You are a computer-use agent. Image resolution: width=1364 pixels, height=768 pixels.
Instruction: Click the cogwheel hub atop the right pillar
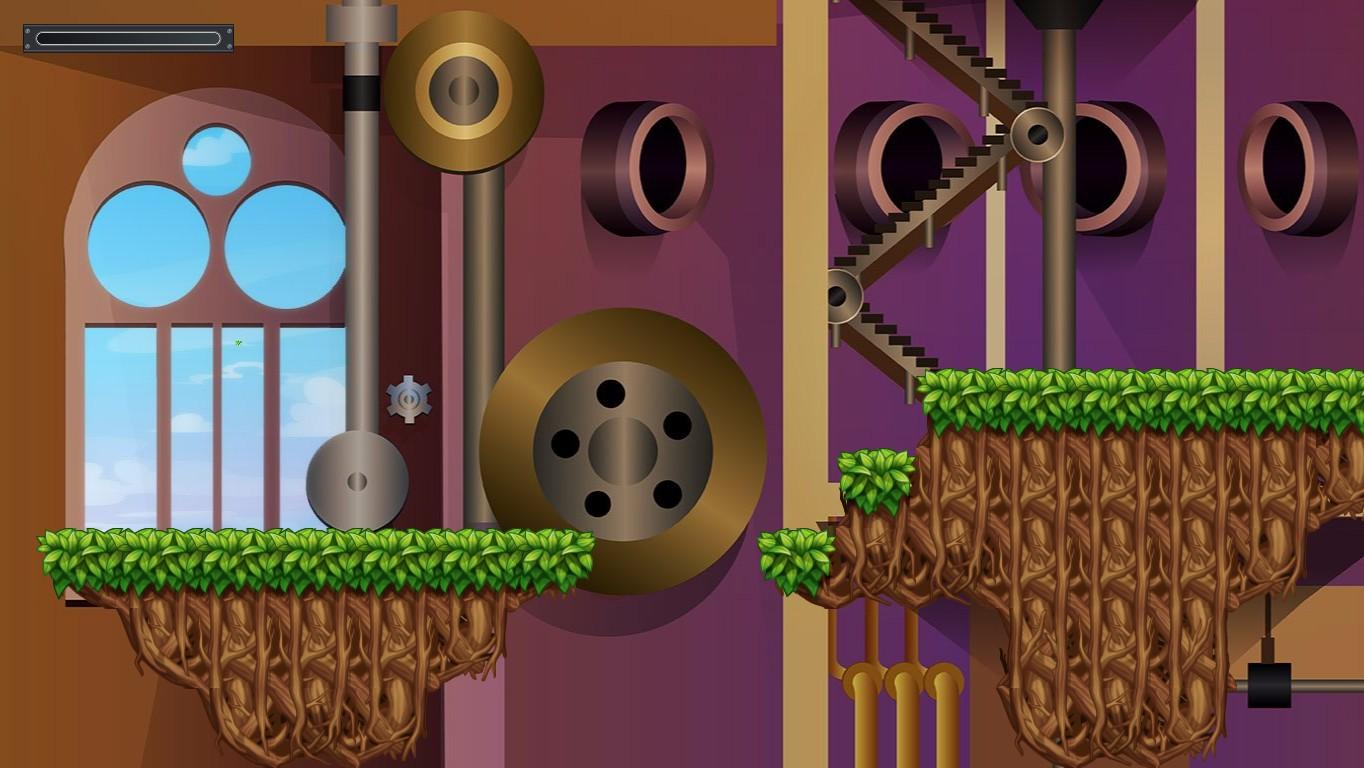click(x=1036, y=133)
